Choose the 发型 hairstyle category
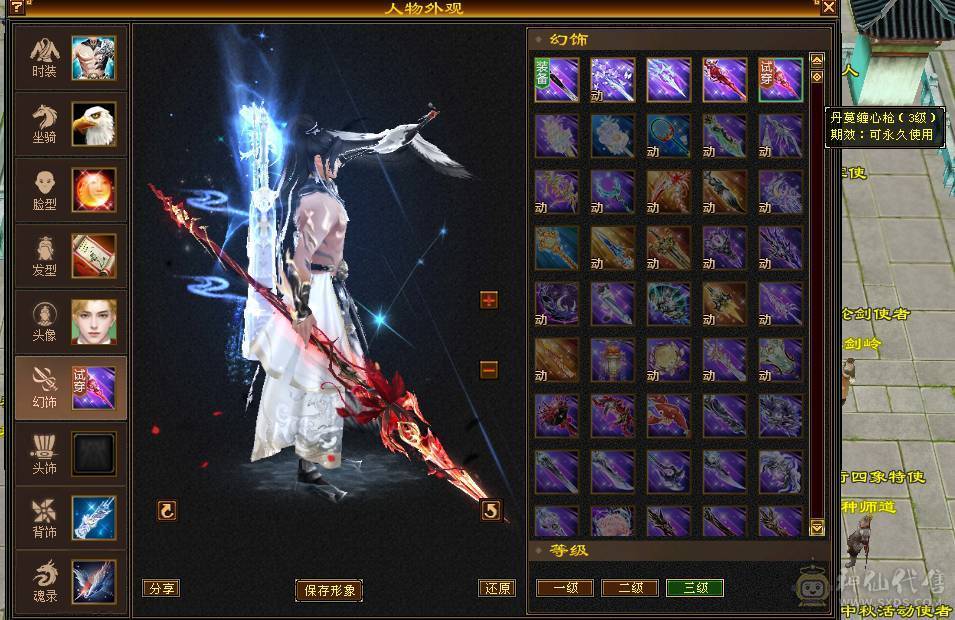This screenshot has width=955, height=620. coord(71,256)
